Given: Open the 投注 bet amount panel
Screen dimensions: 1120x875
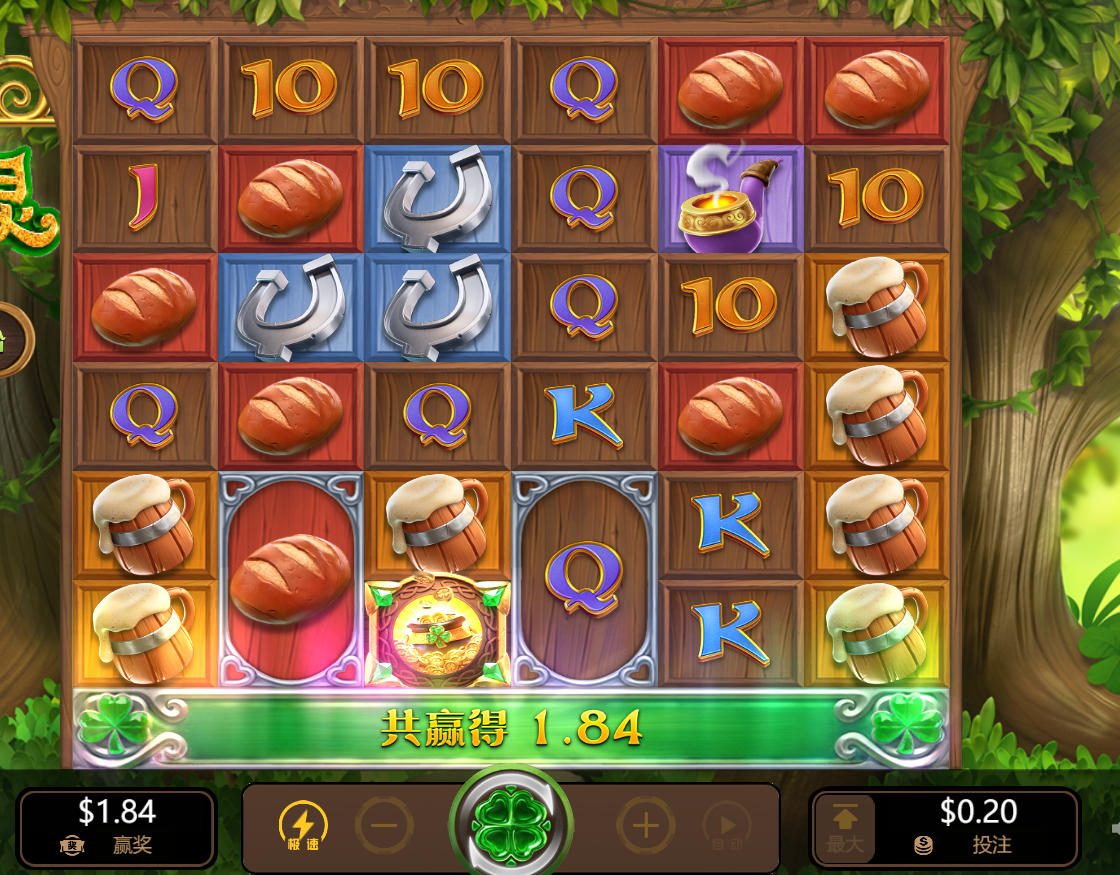Looking at the screenshot, I should tap(978, 827).
